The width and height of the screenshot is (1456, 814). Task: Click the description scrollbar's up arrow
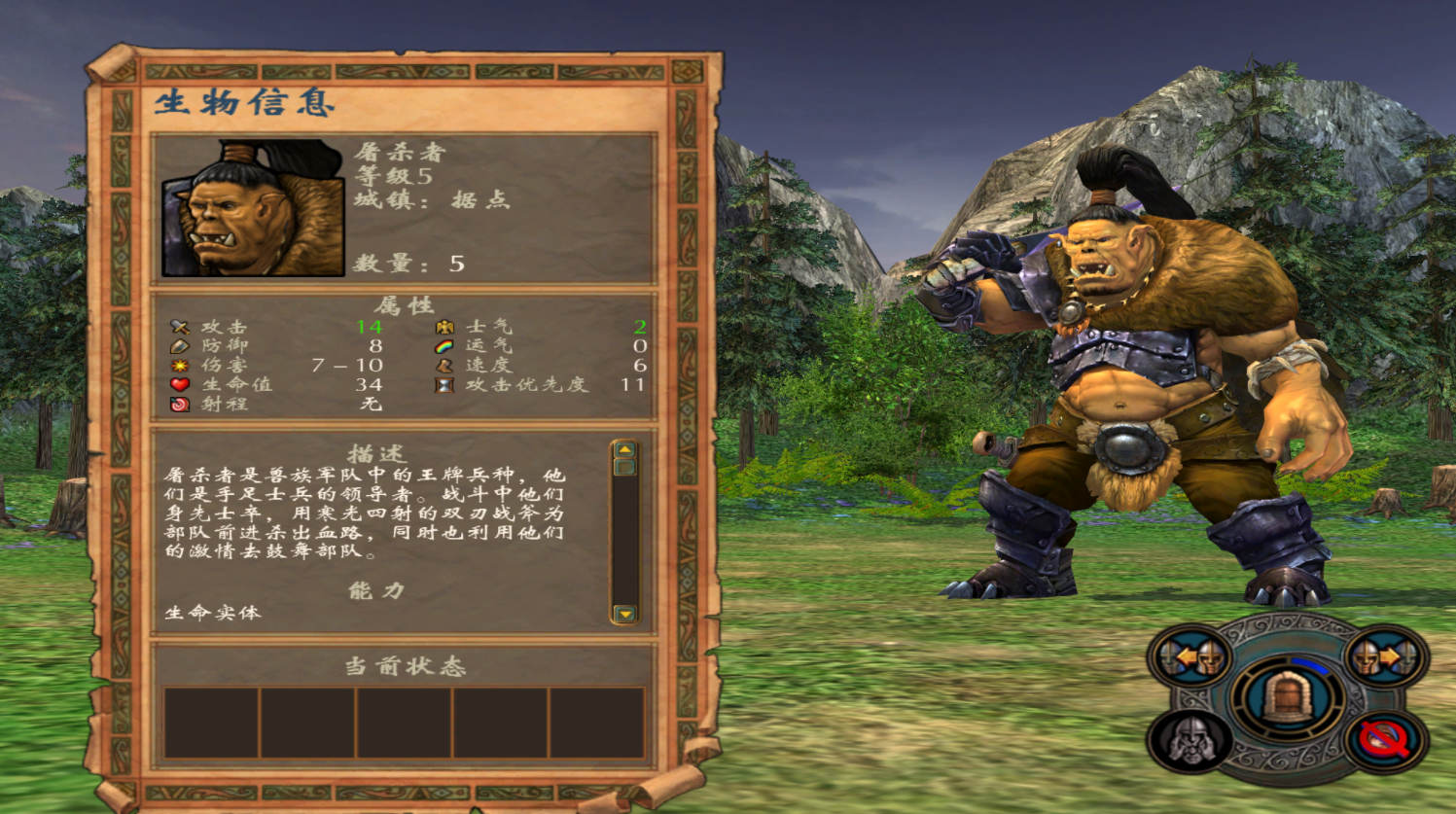click(624, 449)
